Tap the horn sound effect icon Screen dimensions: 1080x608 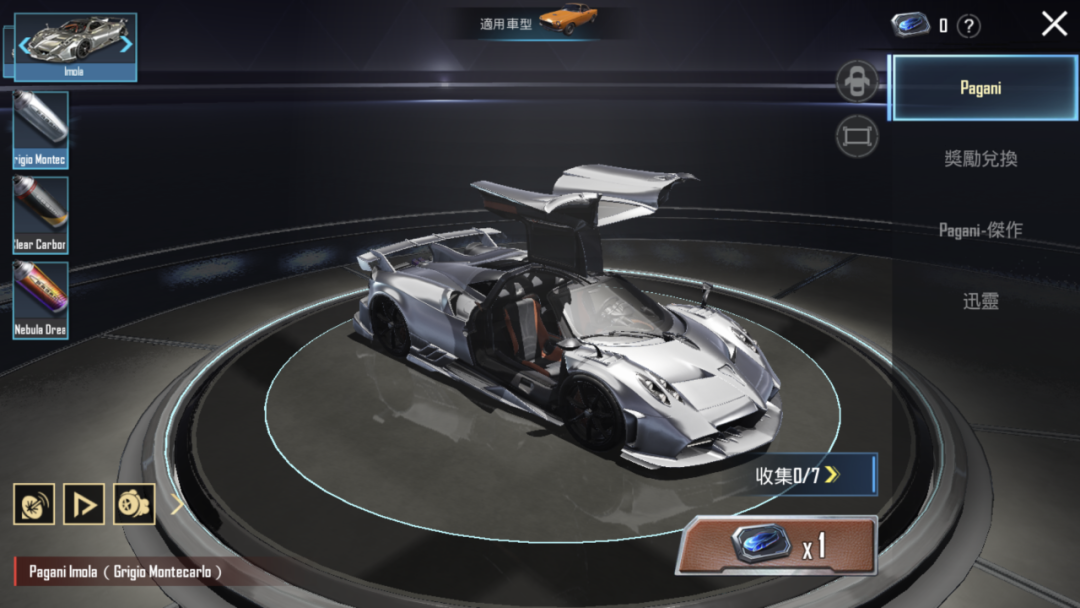[34, 504]
